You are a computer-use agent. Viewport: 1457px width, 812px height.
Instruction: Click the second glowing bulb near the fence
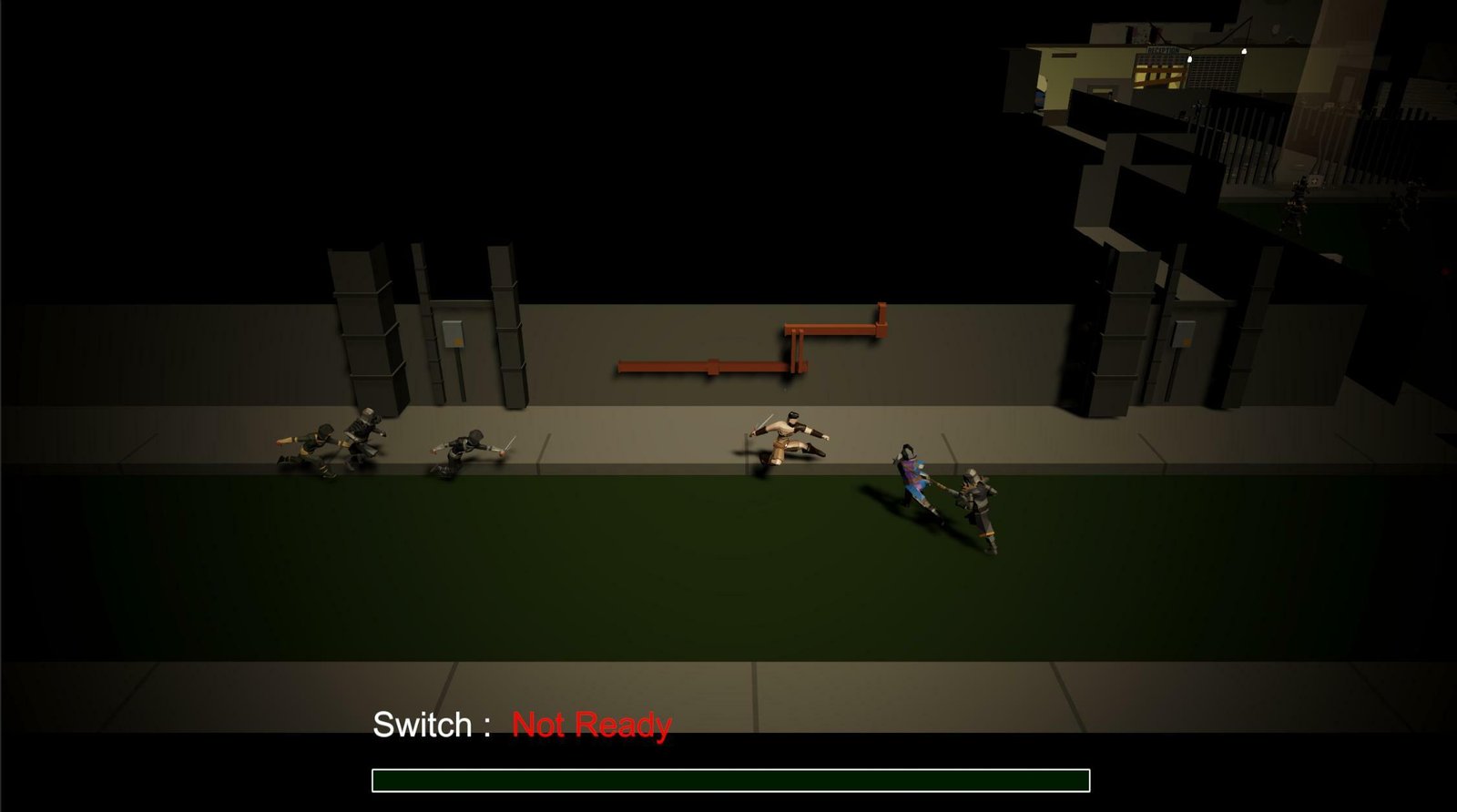pyautogui.click(x=1244, y=52)
